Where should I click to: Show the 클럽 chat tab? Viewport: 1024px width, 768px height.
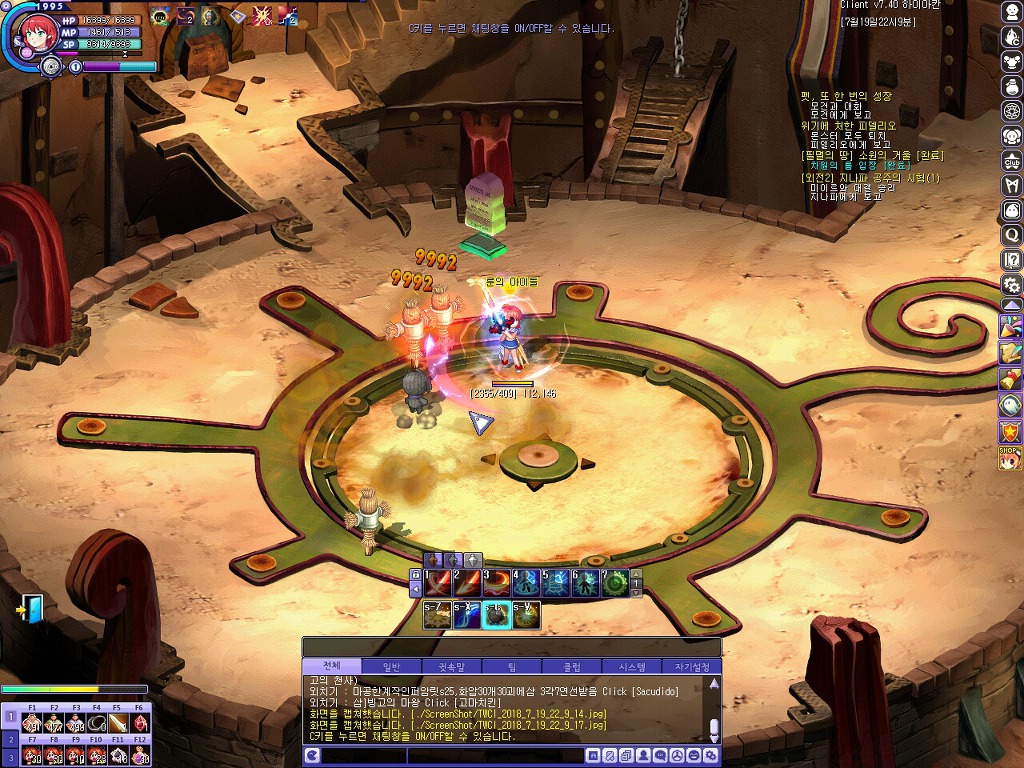(573, 667)
